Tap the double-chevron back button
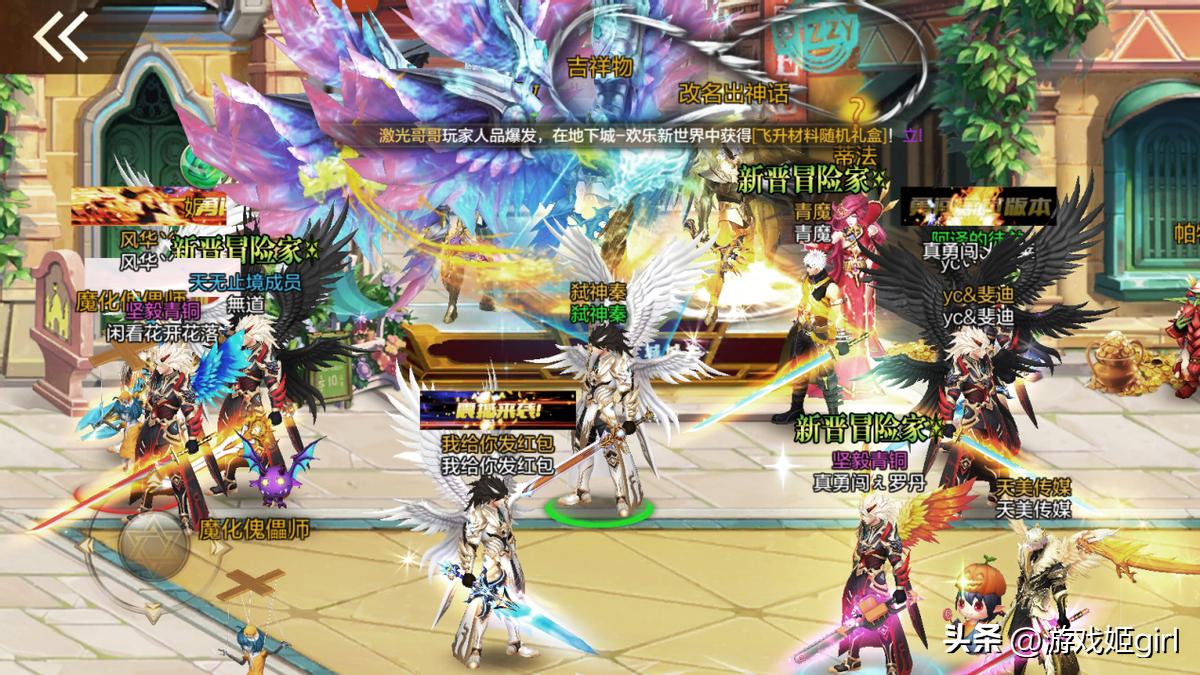1200x675 pixels. [61, 37]
